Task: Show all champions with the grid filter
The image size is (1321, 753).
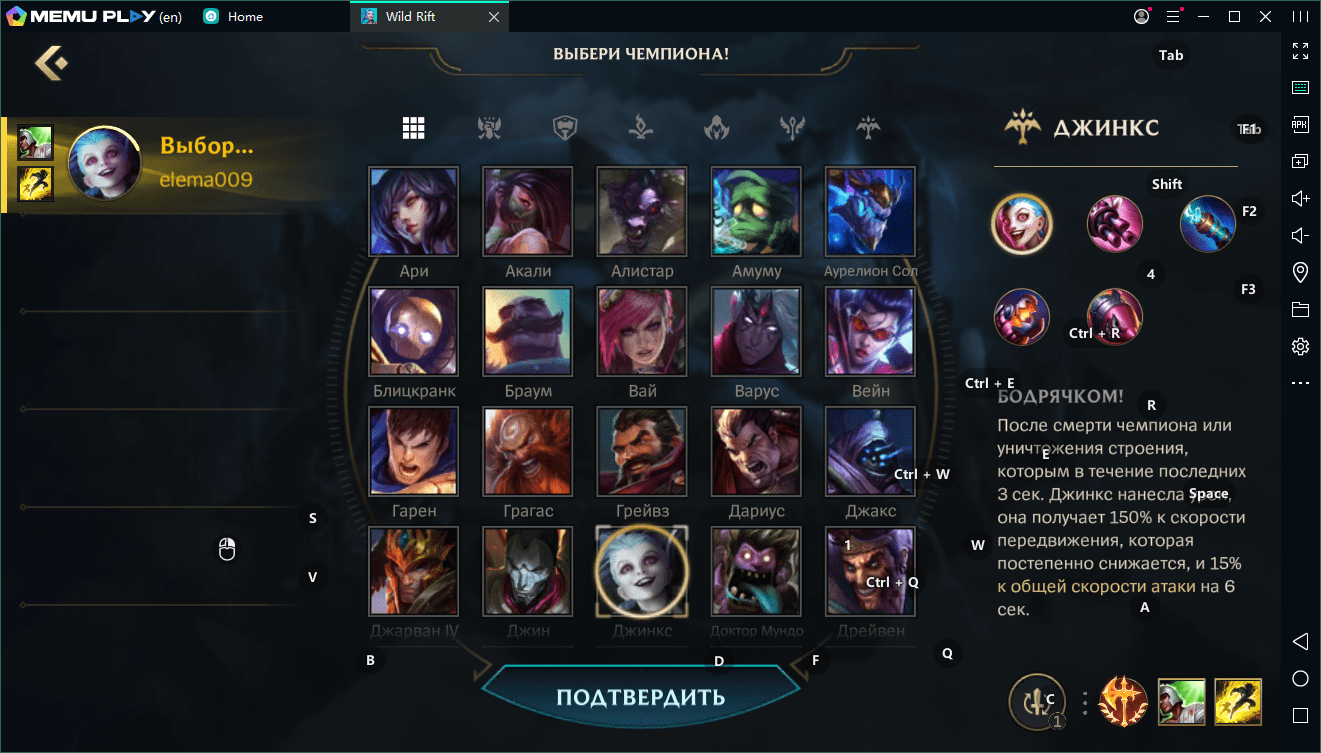Action: [x=414, y=128]
